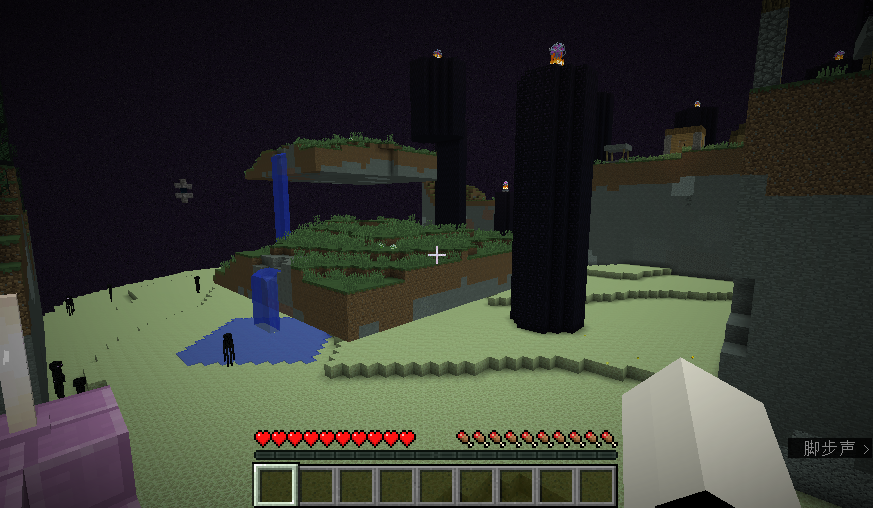Select the highlighted hotbar slot
The image size is (873, 508).
click(276, 485)
